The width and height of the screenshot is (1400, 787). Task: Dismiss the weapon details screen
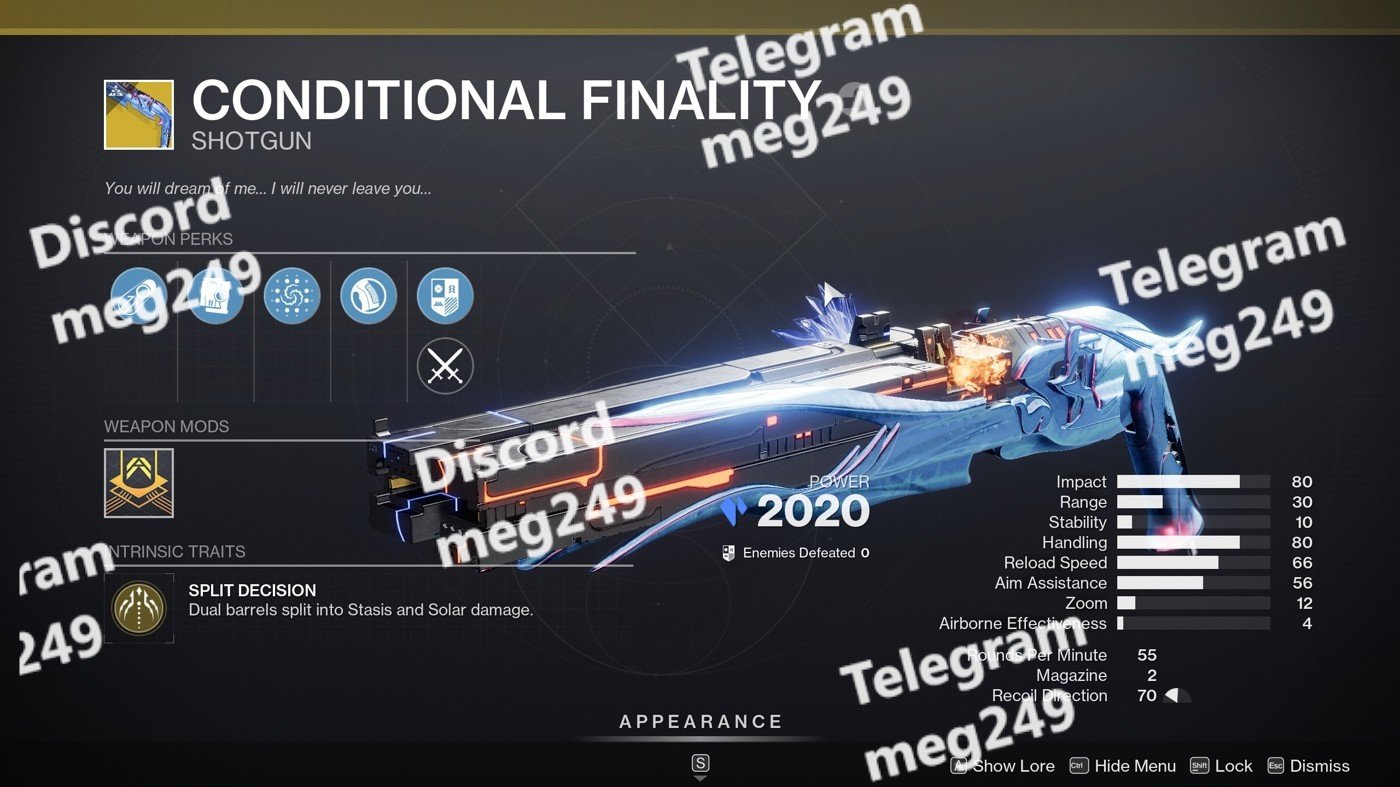point(1308,766)
